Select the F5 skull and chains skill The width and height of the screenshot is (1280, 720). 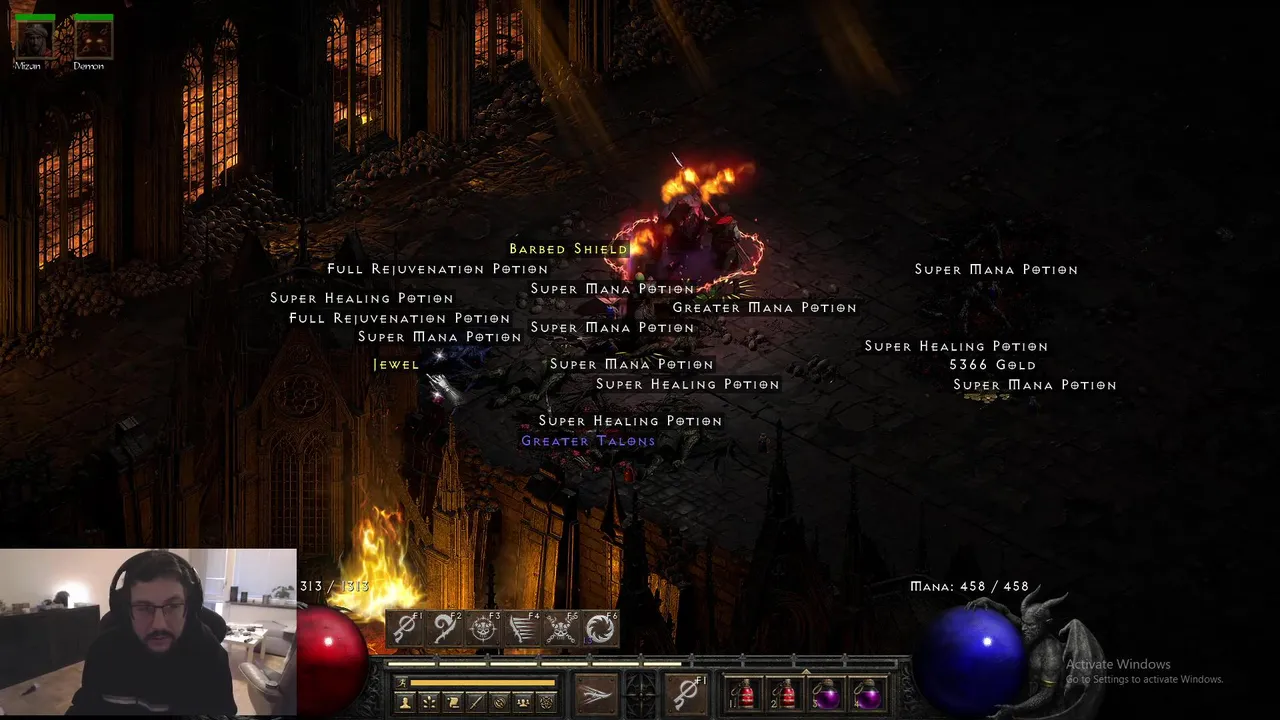point(561,628)
